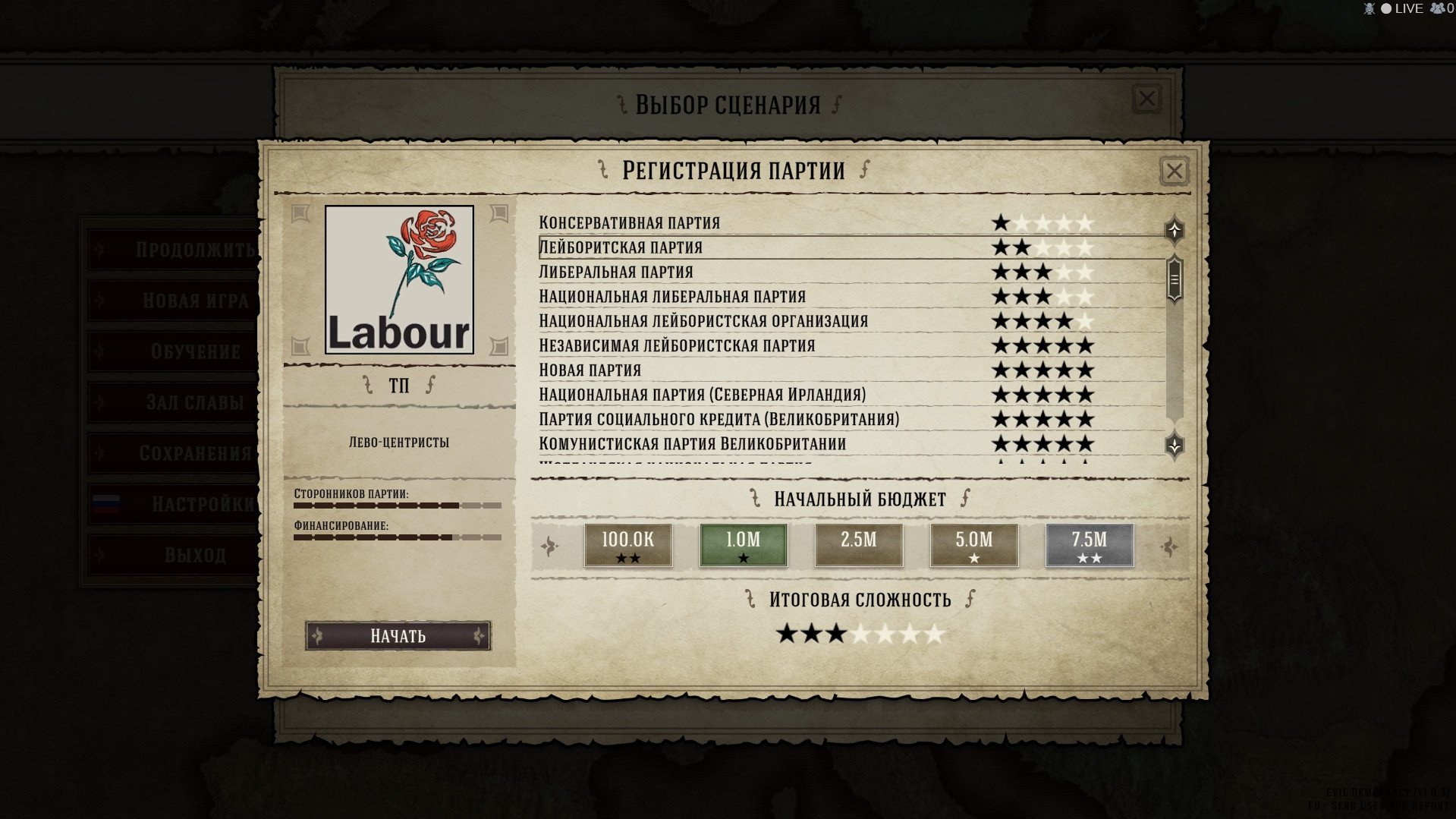Pick Национальная либеральная партия
Image resolution: width=1456 pixels, height=819 pixels.
671,296
